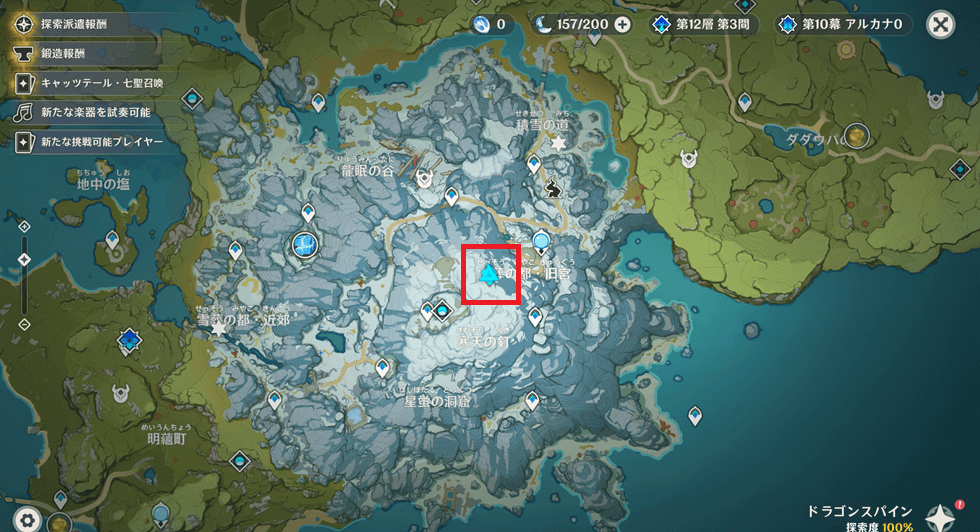Select the cyan marker in the red box
980x532 pixels.
pos(489,275)
